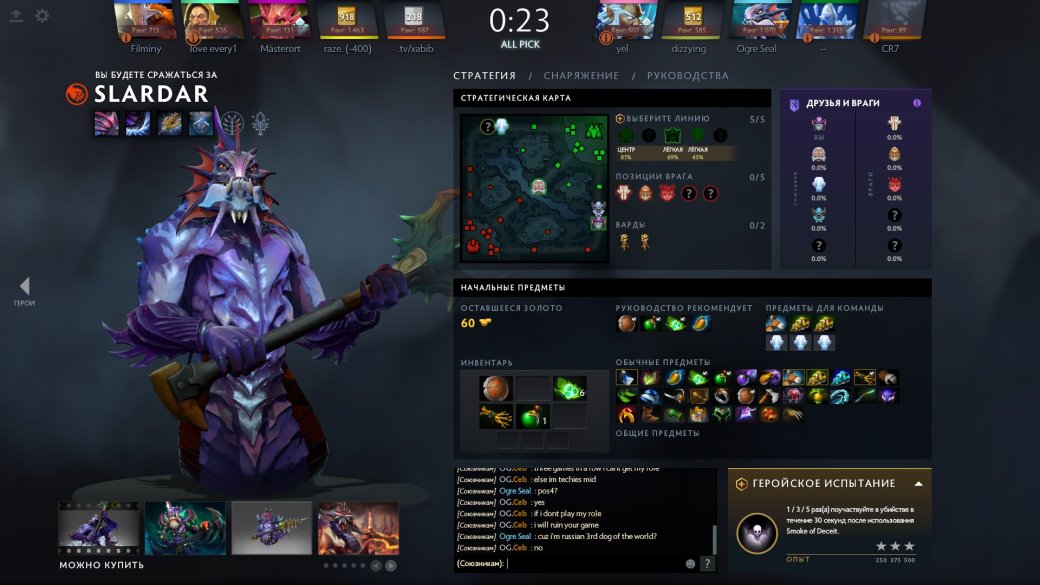Switch to the Снаряжение tab

pos(581,76)
